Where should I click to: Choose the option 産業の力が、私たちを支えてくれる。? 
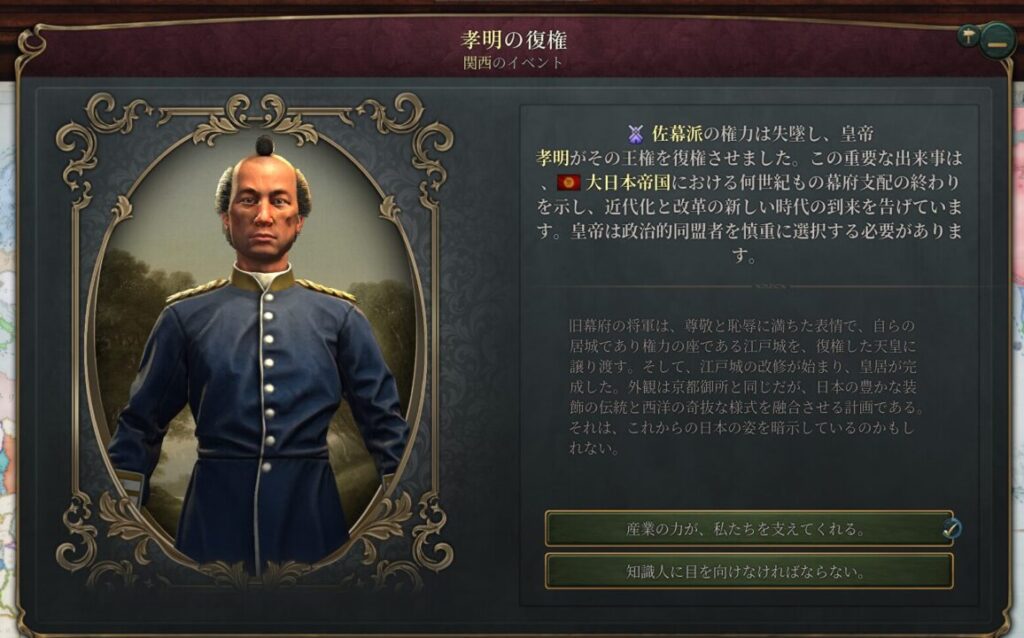click(x=748, y=528)
